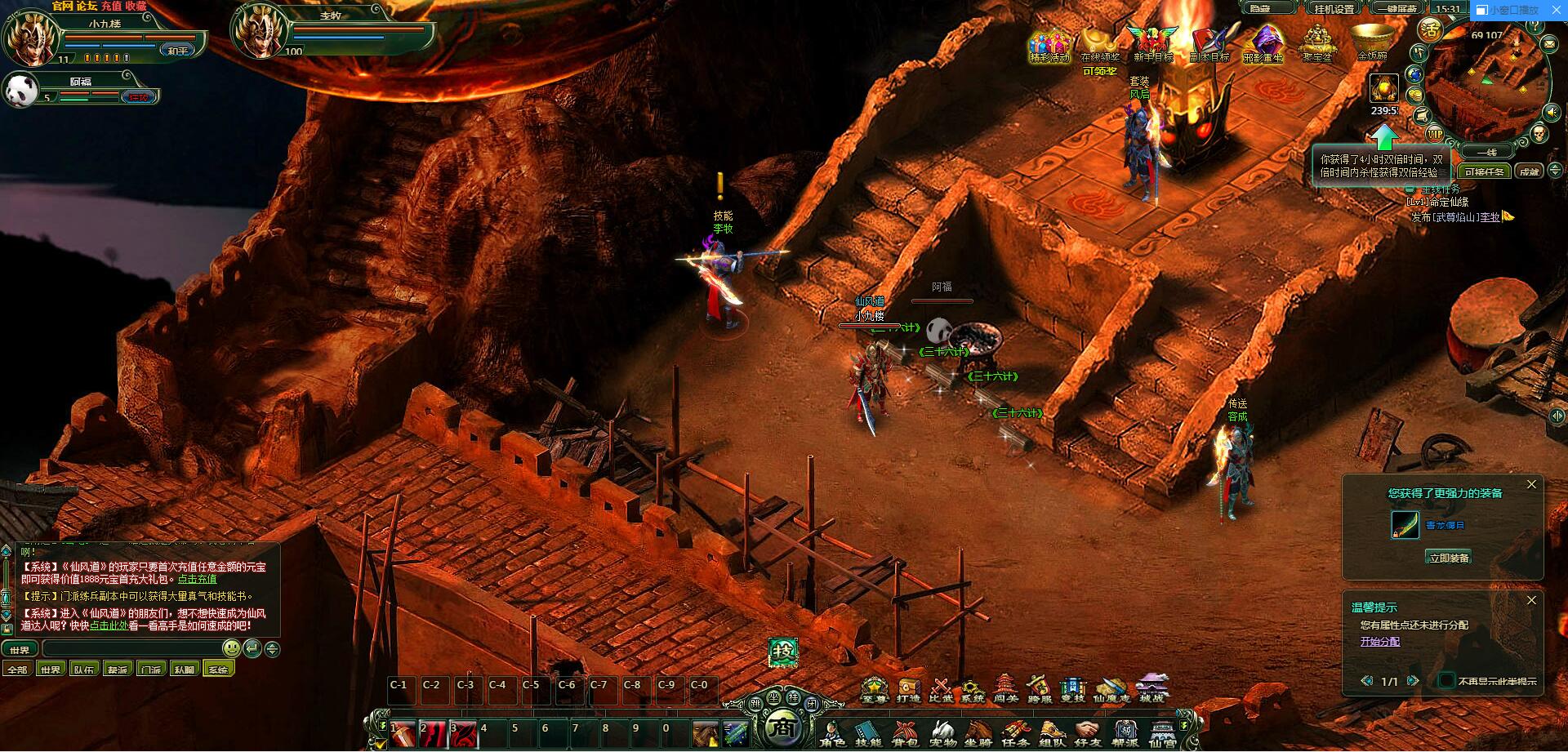
Task: Click 立即装备 to equip the new weapon
Action: [x=1449, y=558]
